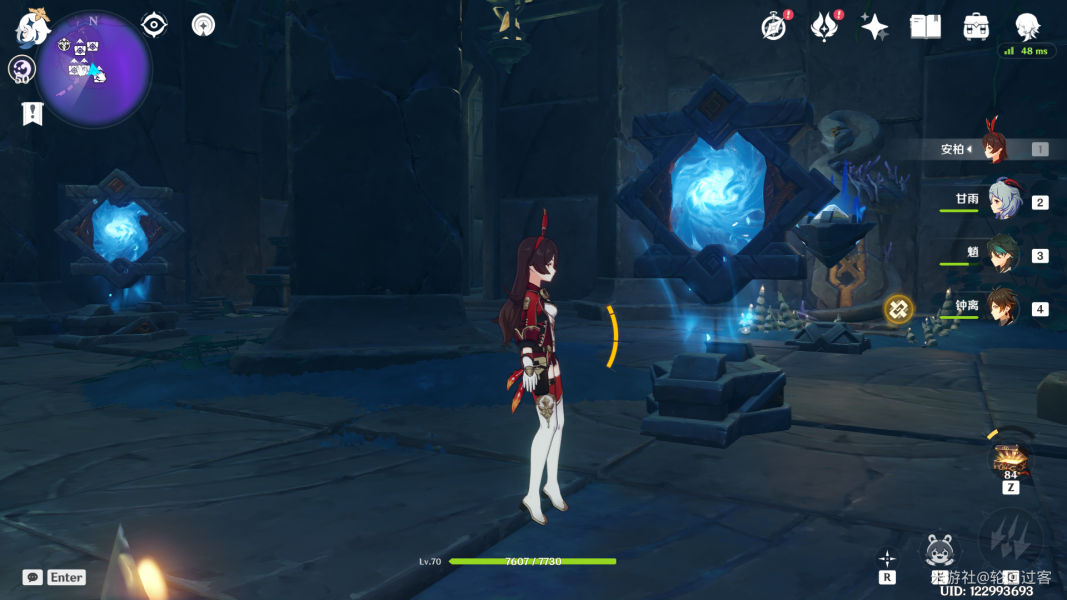The image size is (1067, 600).
Task: Click the signal beacon icon beside the eye
Action: [x=203, y=25]
